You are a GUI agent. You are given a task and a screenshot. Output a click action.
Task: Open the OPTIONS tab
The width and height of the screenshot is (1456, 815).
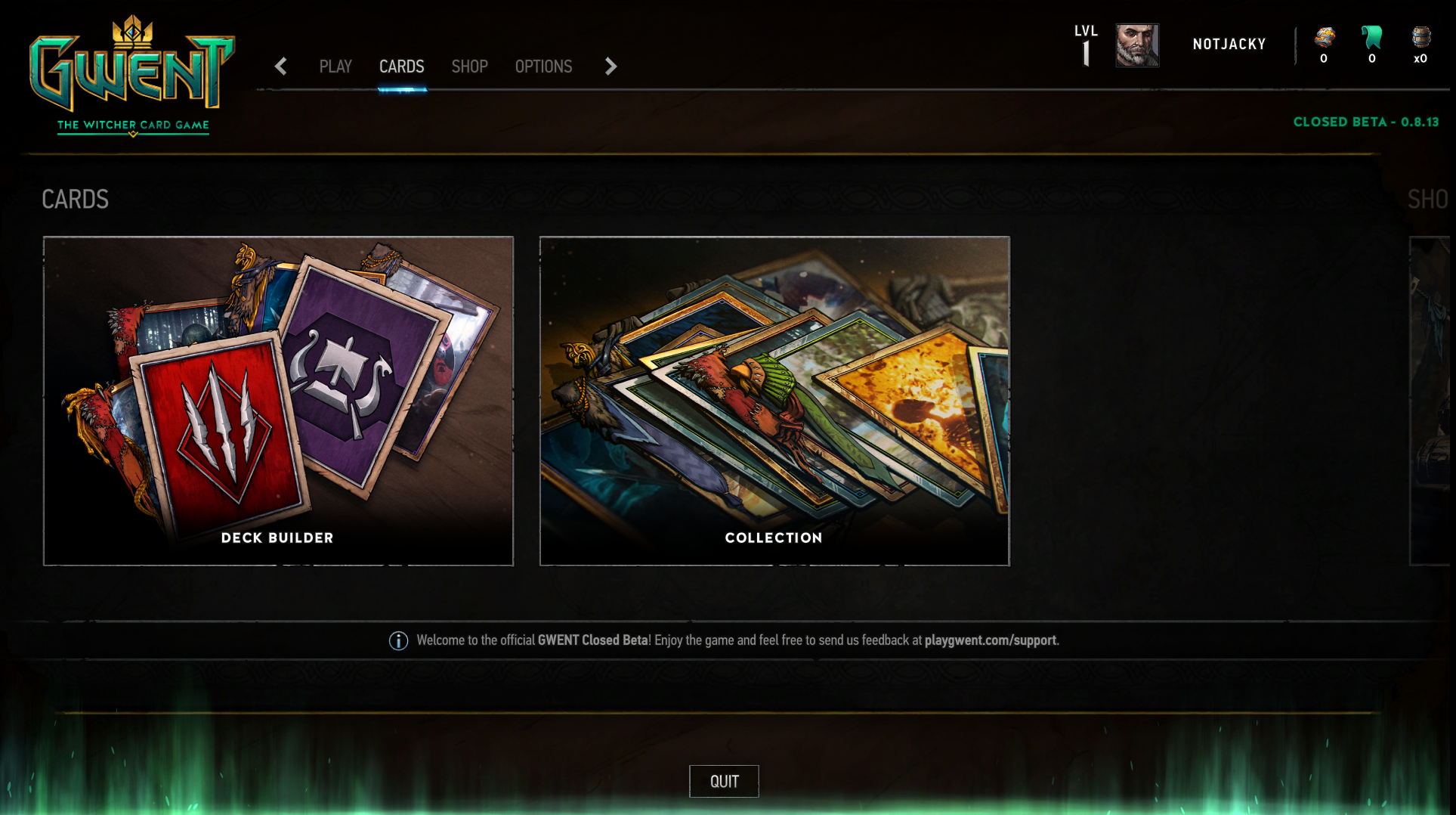(x=543, y=67)
